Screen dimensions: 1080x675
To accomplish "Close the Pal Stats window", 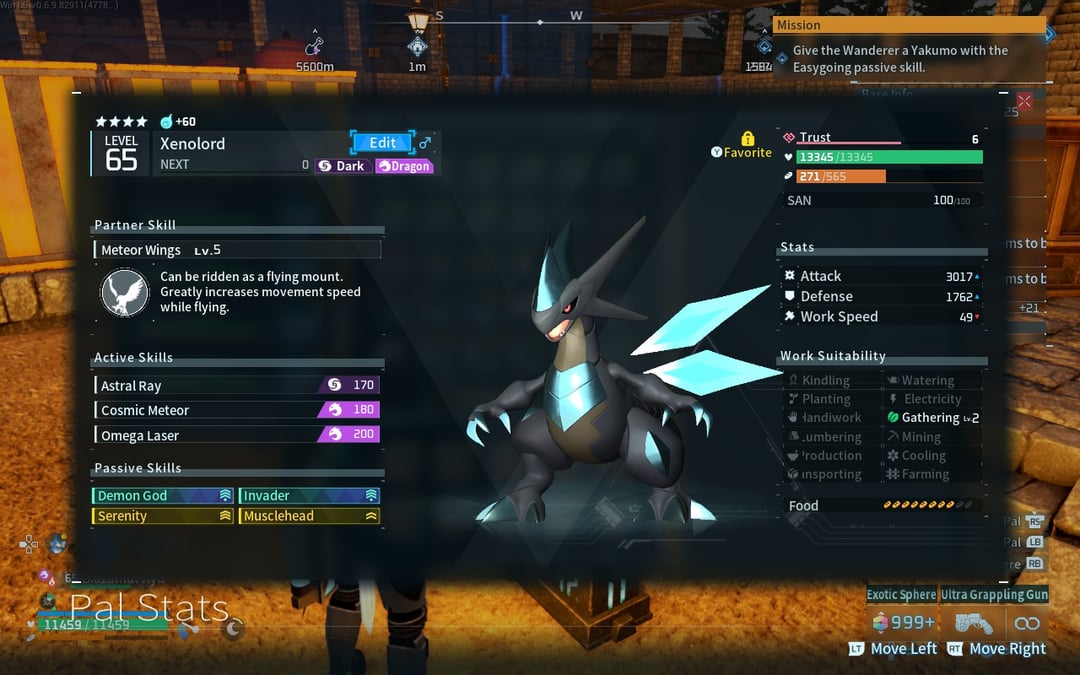I will pos(1024,101).
